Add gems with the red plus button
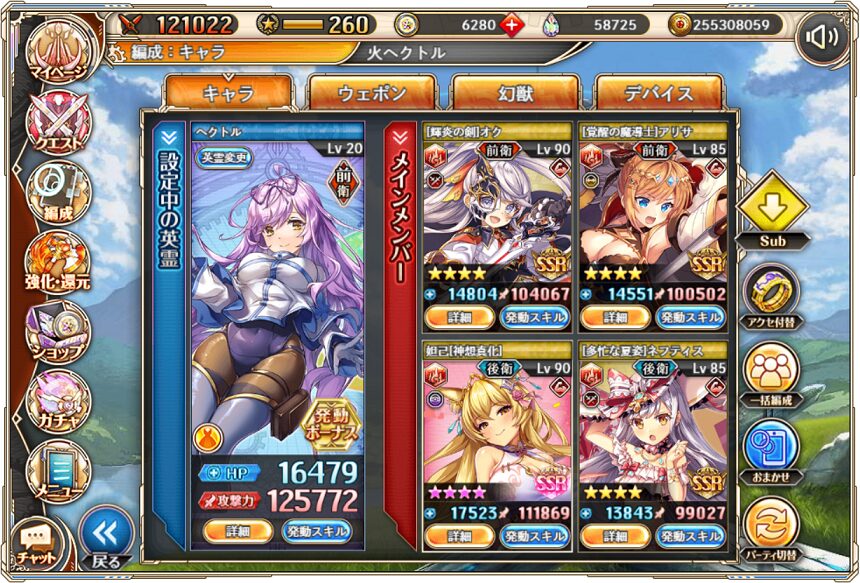The image size is (860, 583). (512, 24)
